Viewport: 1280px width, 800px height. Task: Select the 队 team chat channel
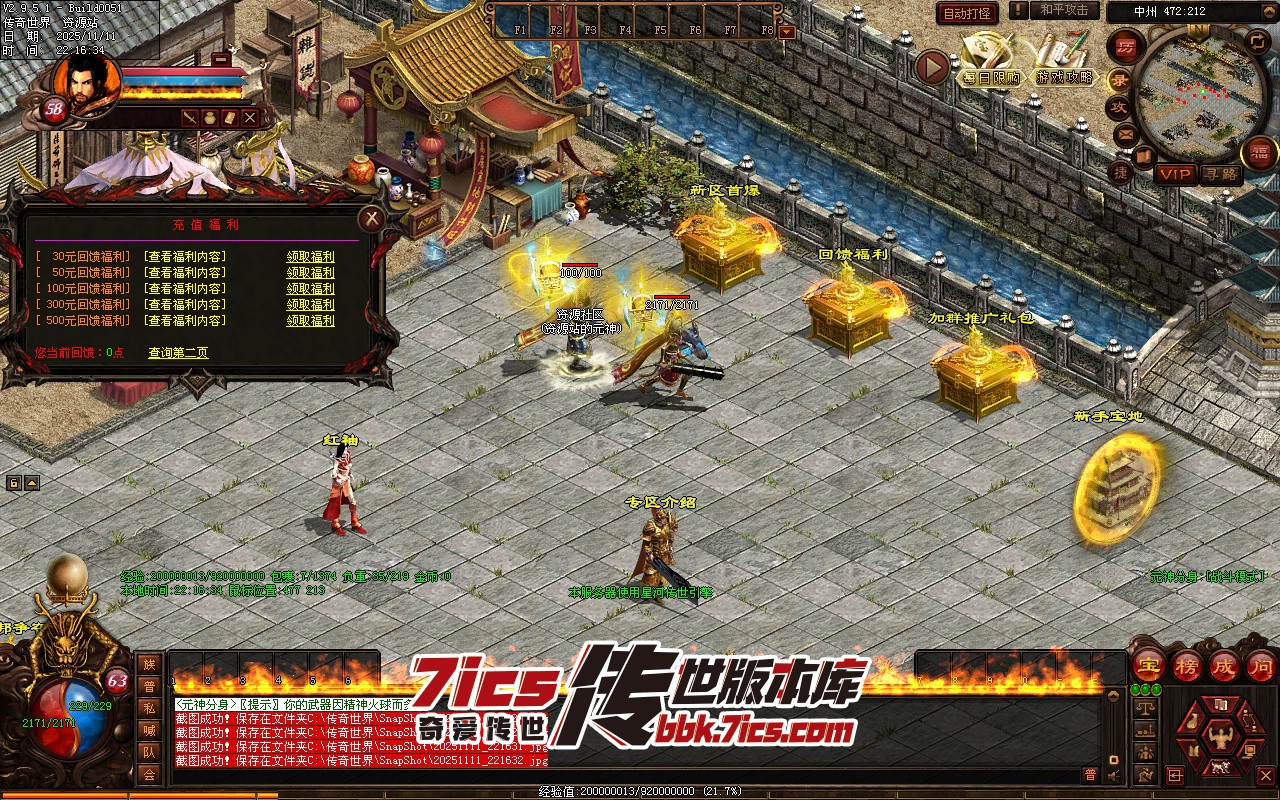pos(149,752)
